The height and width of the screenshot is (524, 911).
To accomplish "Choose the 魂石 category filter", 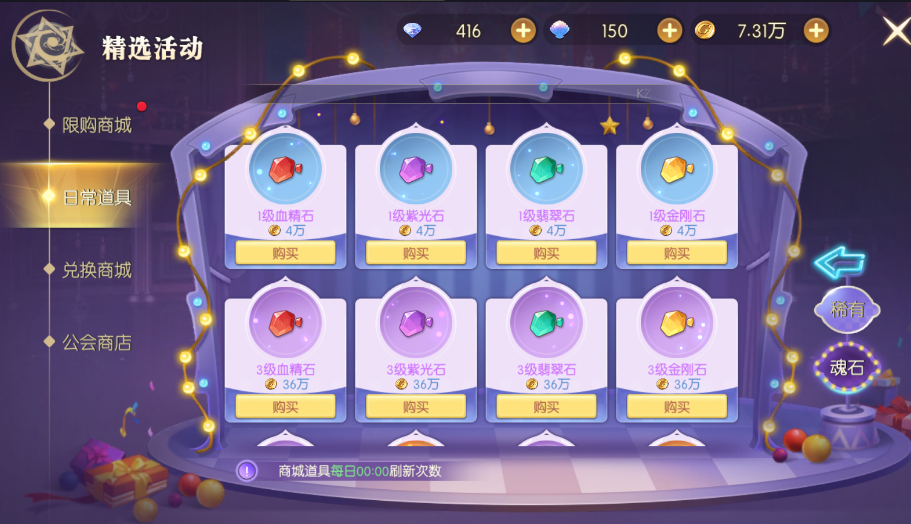I will 847,368.
